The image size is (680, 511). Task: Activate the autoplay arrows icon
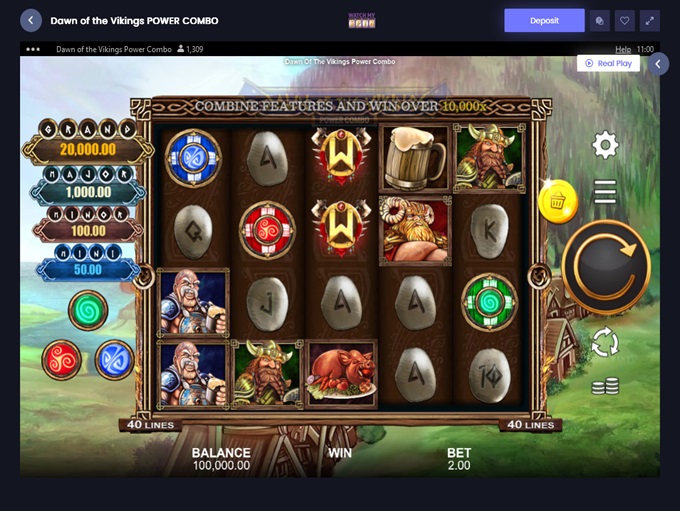pyautogui.click(x=605, y=343)
